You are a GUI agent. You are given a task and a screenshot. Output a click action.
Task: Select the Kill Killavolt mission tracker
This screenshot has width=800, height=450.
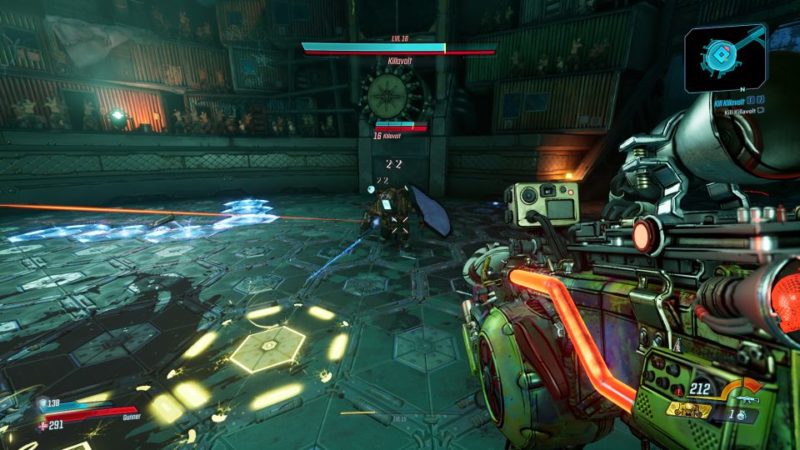727,101
